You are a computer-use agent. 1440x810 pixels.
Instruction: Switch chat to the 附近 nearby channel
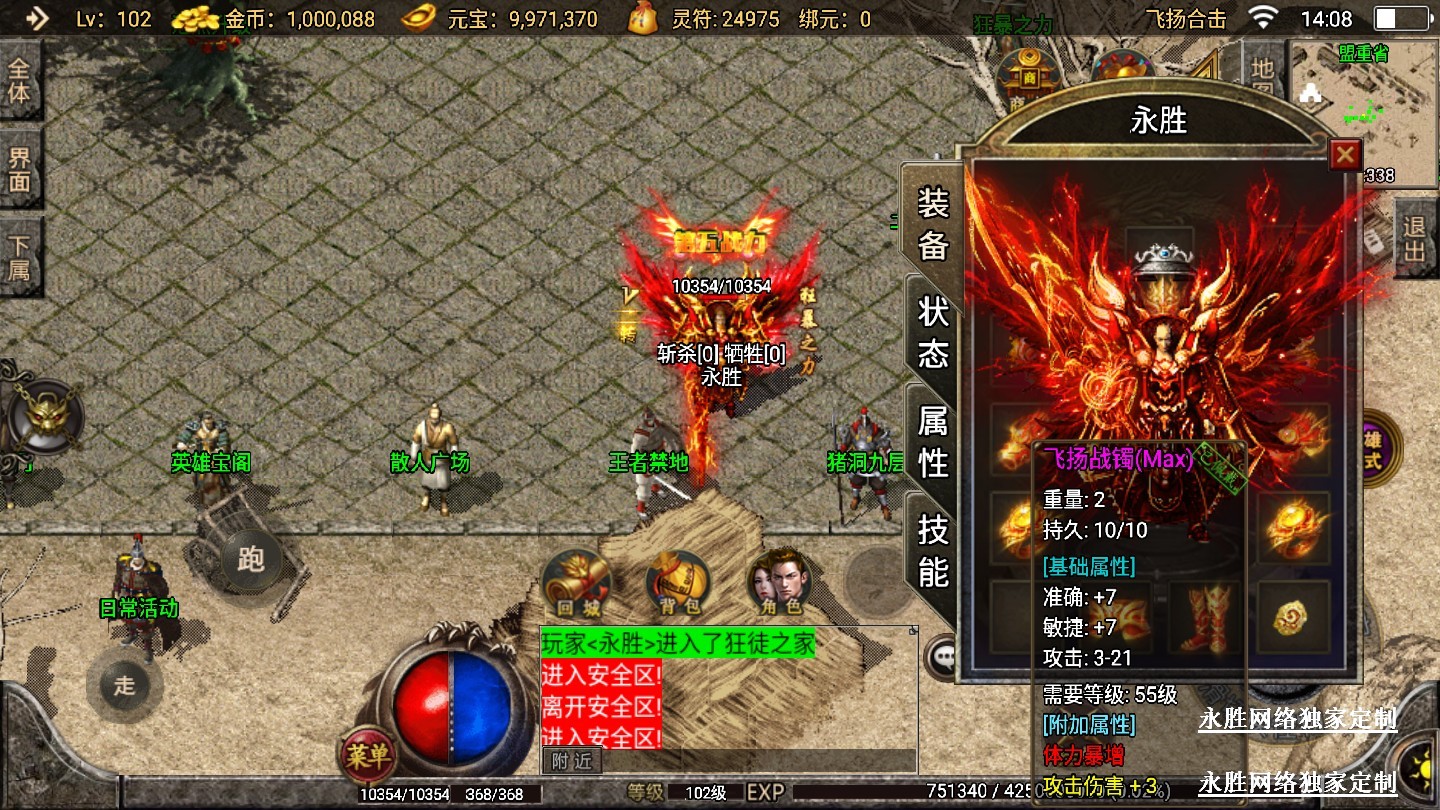tap(572, 761)
